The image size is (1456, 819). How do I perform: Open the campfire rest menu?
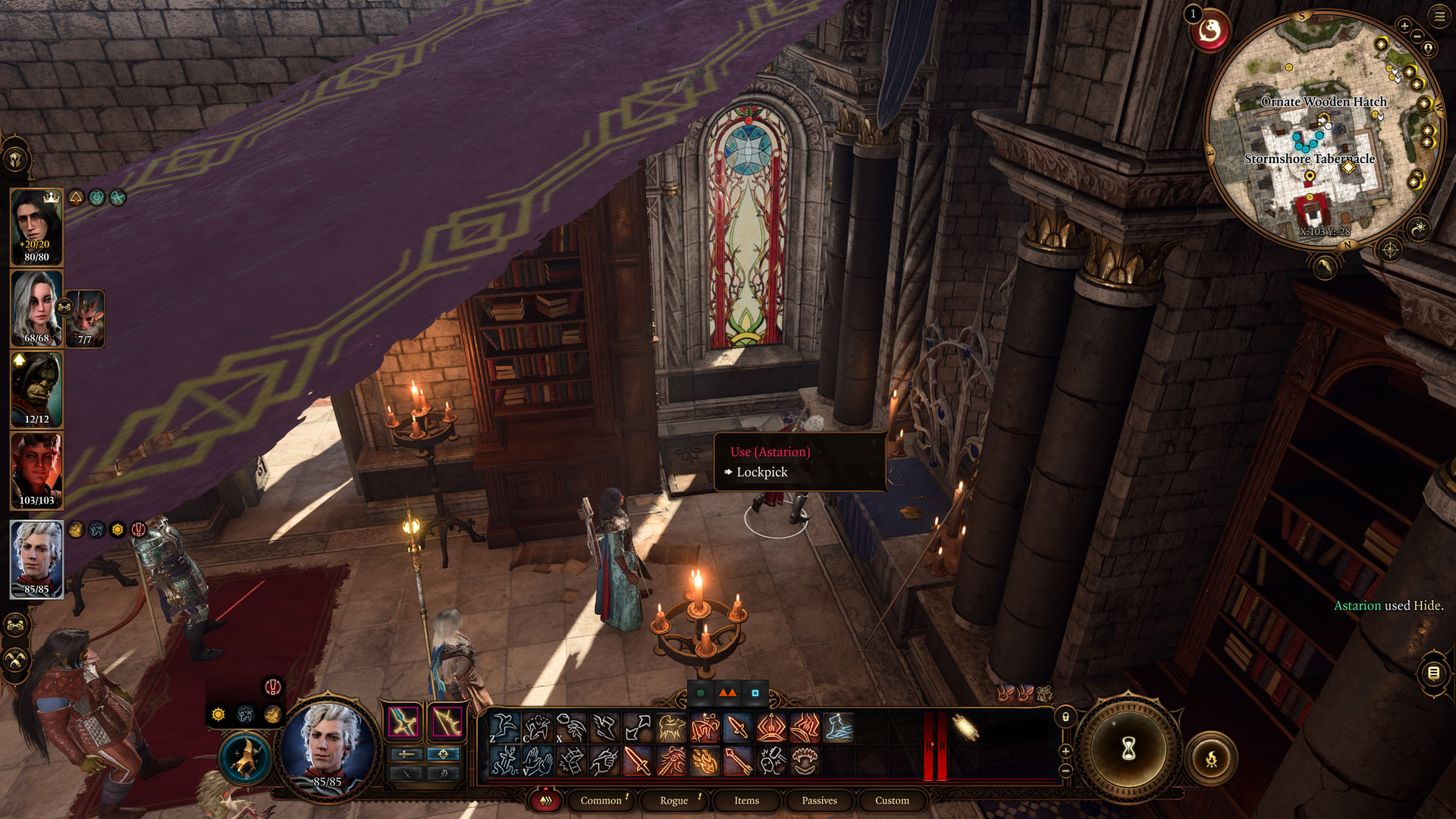point(1211,758)
